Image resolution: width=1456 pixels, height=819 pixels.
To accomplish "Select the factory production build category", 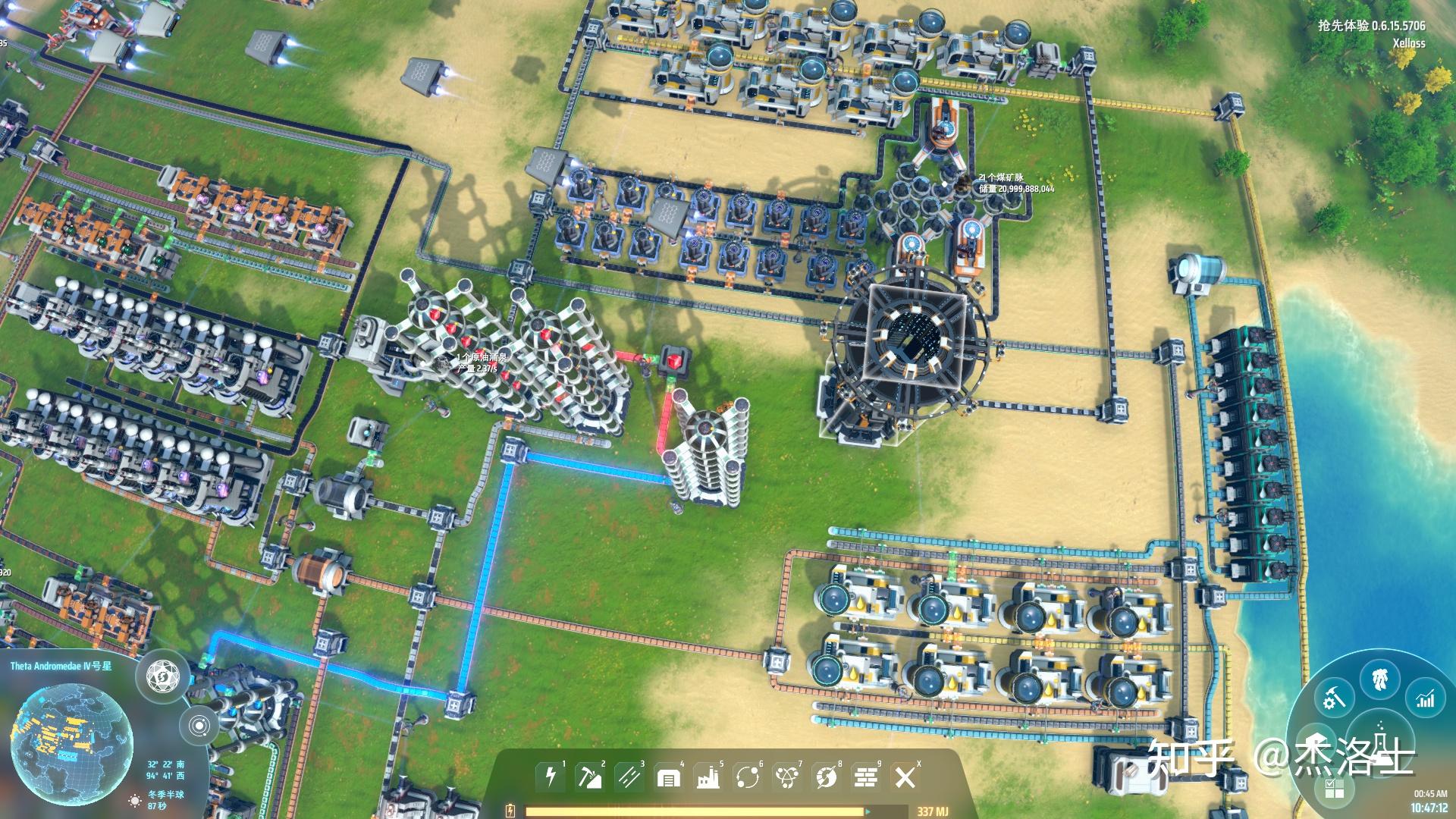I will [x=708, y=777].
